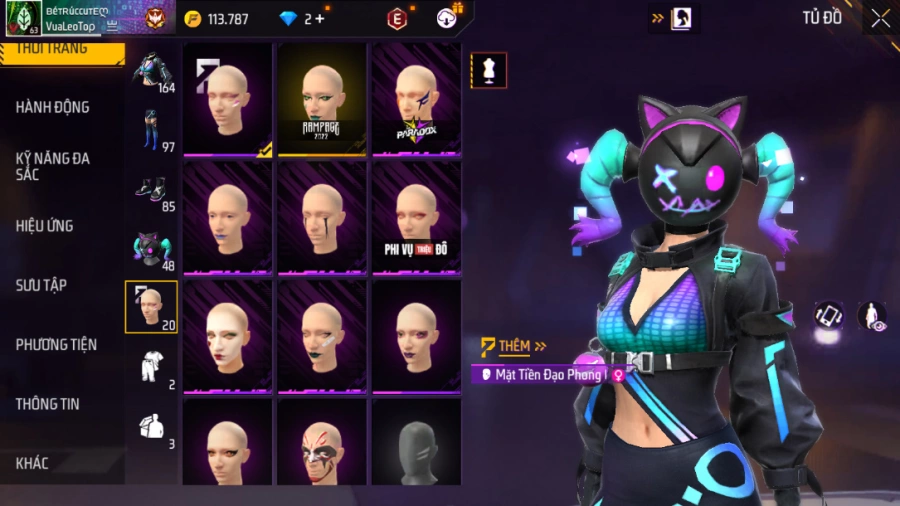The width and height of the screenshot is (900, 506).
Task: Show the Khác section
Action: [x=32, y=463]
